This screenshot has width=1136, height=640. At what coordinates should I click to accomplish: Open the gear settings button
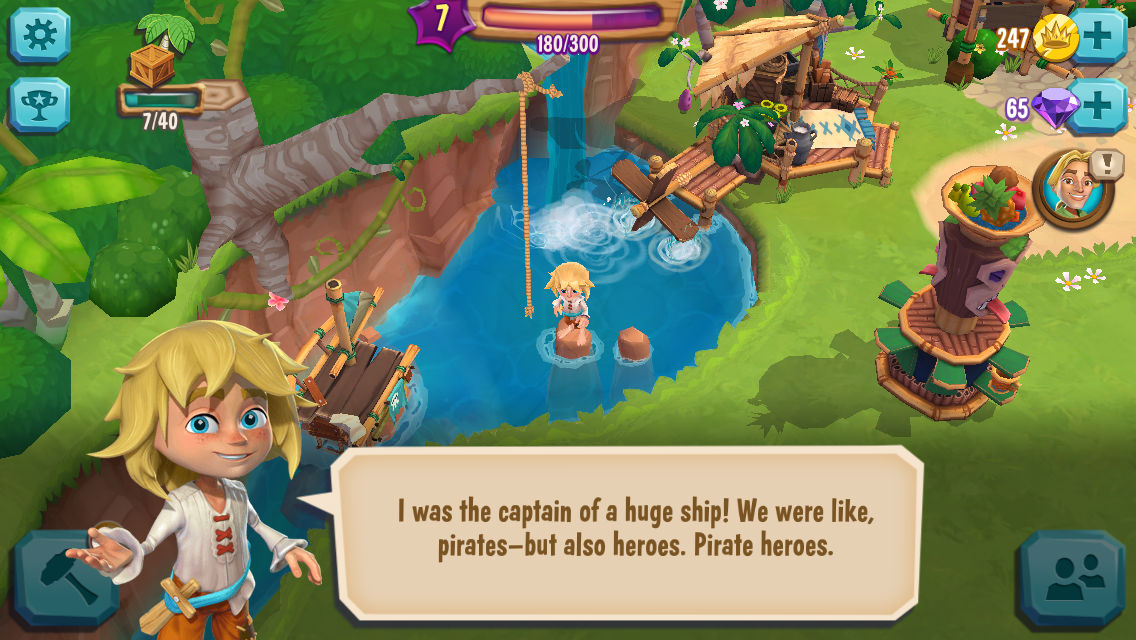(x=40, y=36)
